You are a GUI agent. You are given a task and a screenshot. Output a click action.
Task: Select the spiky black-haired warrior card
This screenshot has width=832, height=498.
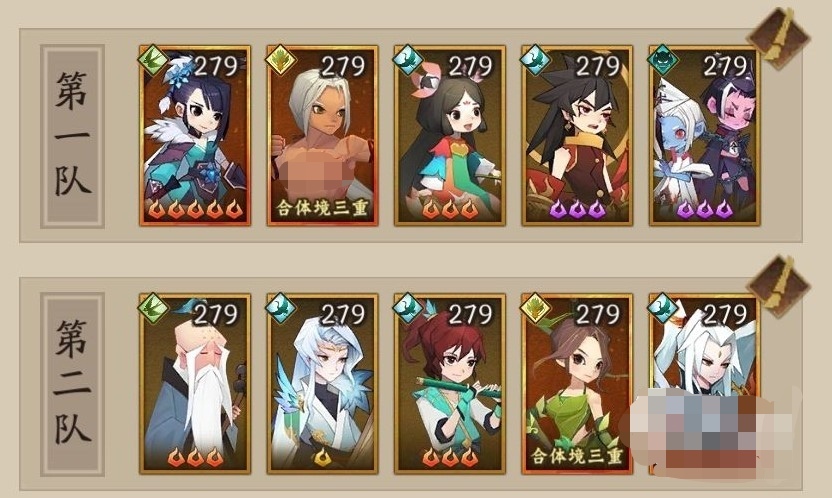[576, 135]
